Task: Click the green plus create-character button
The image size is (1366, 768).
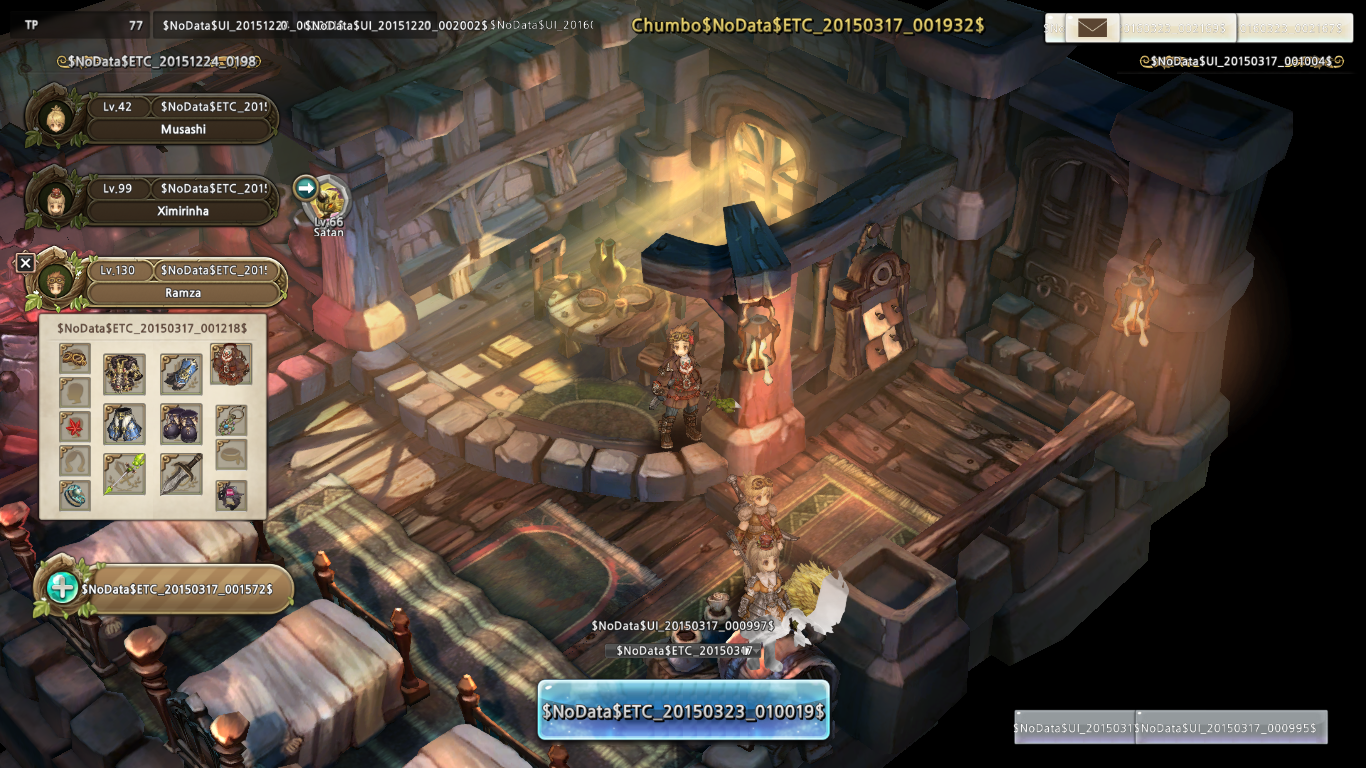Action: point(62,587)
